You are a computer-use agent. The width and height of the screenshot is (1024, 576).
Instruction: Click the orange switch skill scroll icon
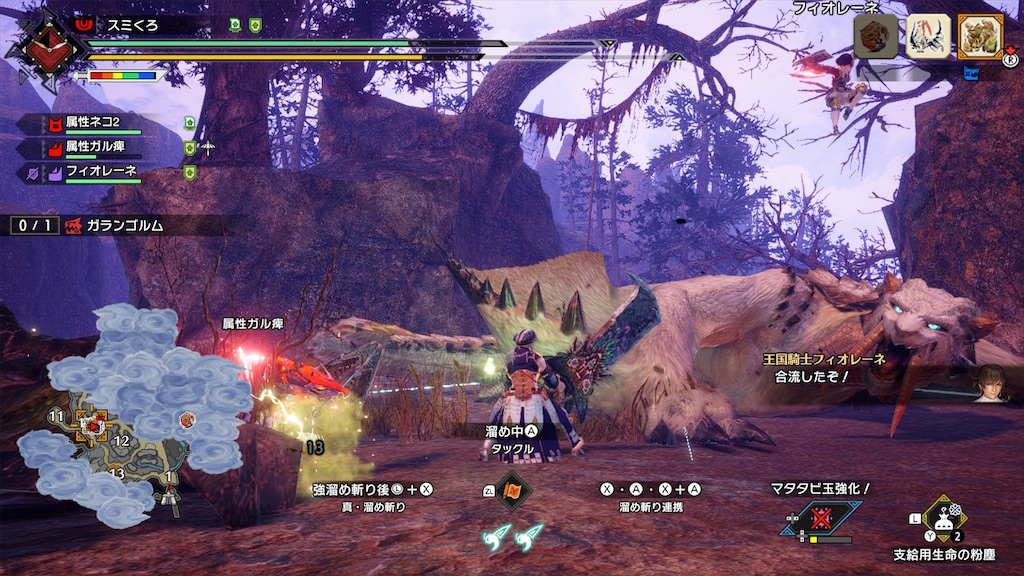[x=514, y=491]
